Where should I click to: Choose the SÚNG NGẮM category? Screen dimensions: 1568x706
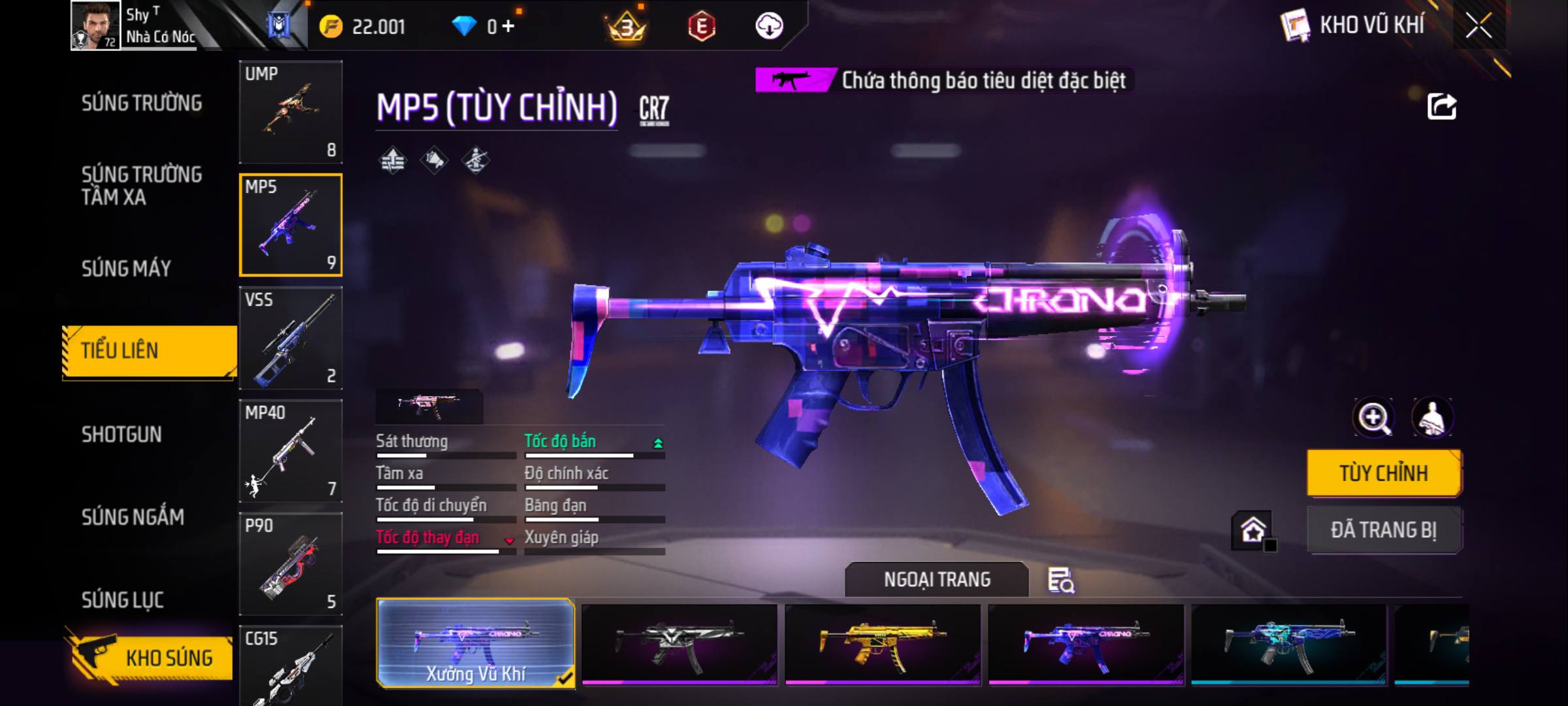[133, 518]
